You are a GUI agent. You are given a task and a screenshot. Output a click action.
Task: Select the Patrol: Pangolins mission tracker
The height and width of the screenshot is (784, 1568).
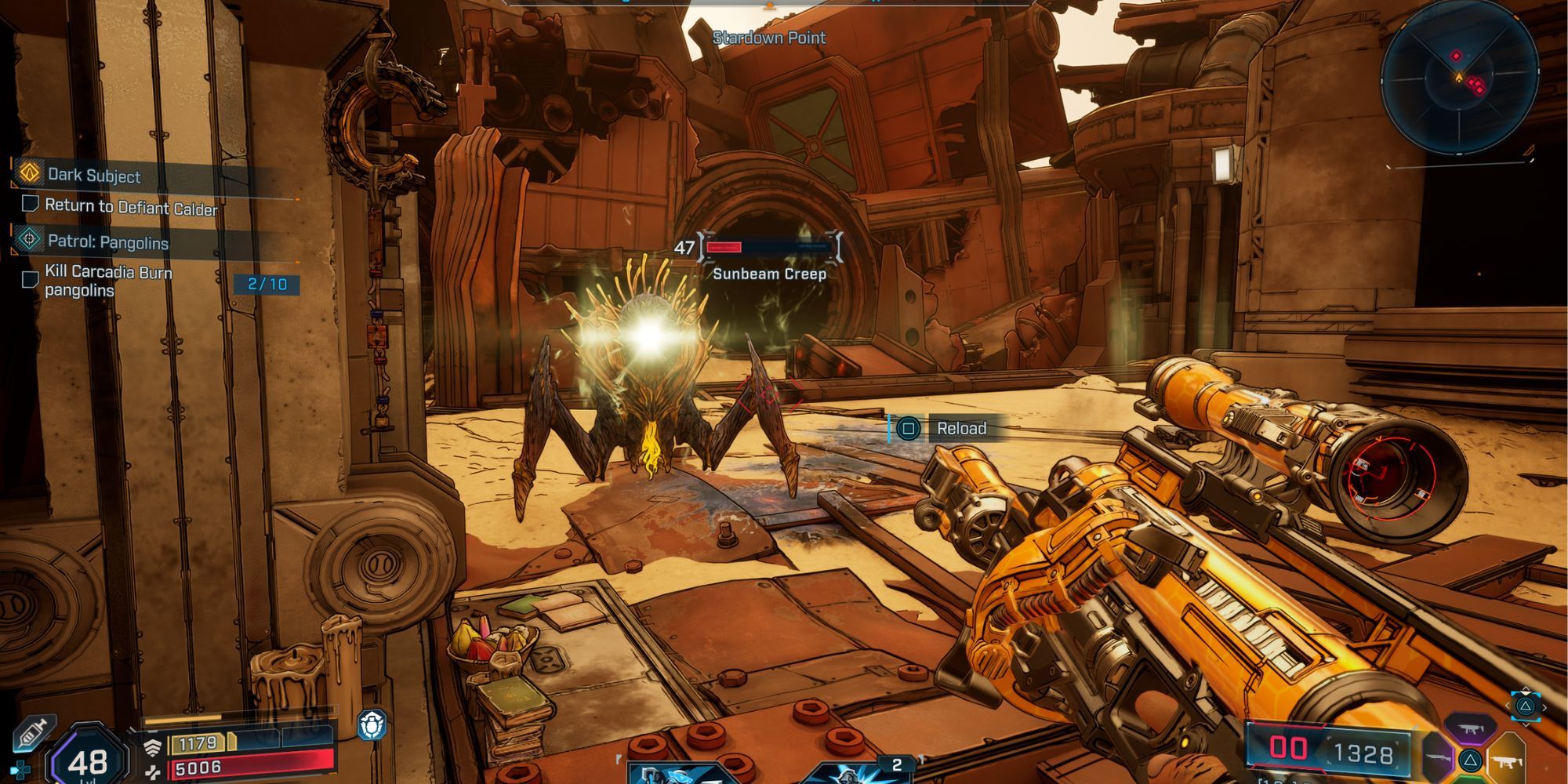coord(107,241)
